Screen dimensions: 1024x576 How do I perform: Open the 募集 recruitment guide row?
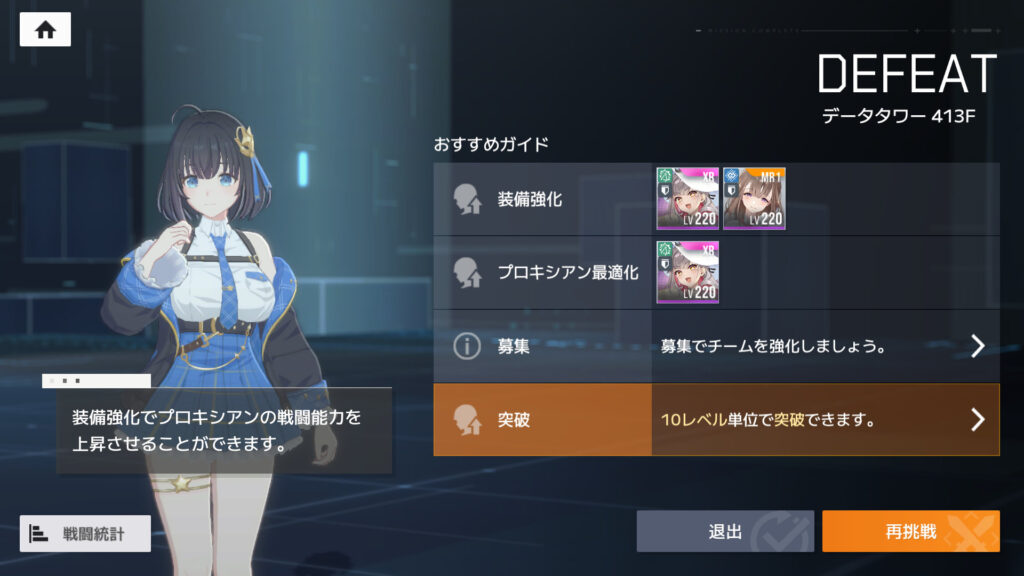[716, 346]
